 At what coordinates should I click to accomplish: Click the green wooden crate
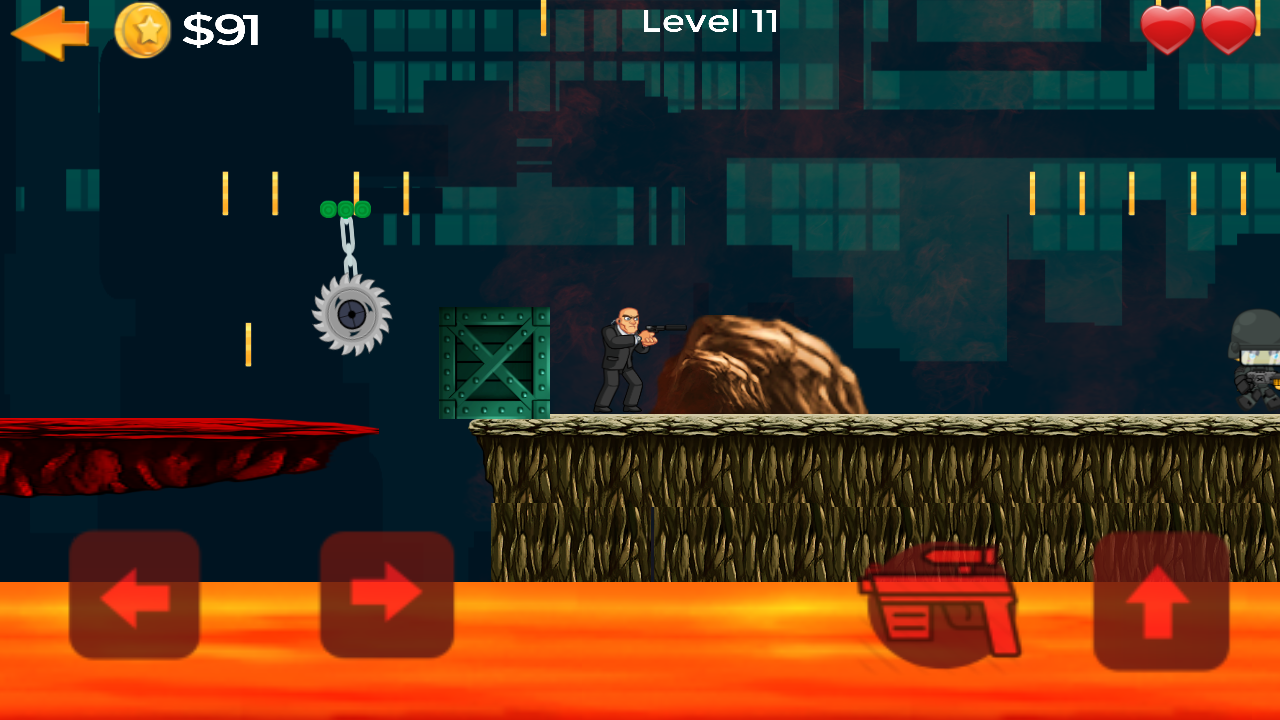(x=492, y=362)
